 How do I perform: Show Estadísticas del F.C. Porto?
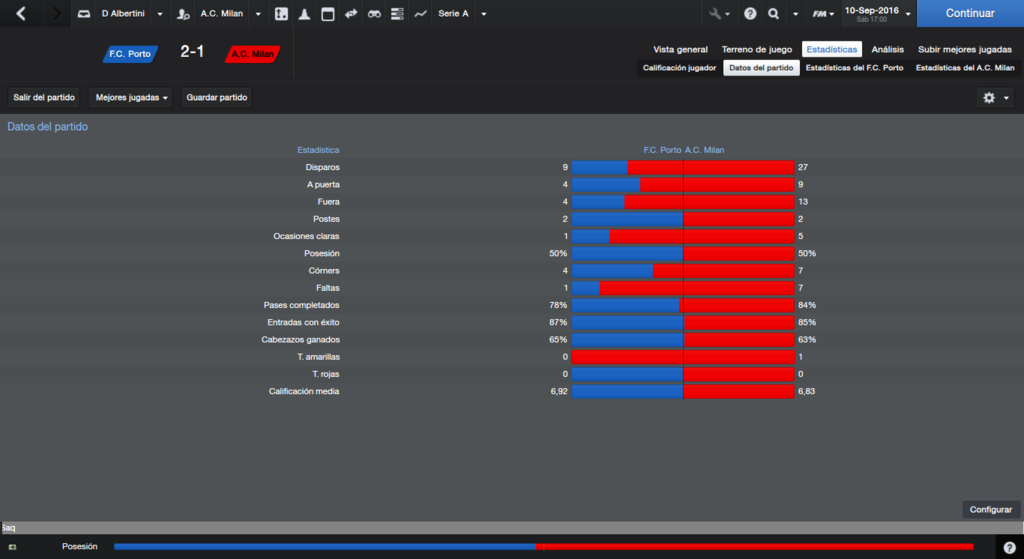(x=854, y=68)
